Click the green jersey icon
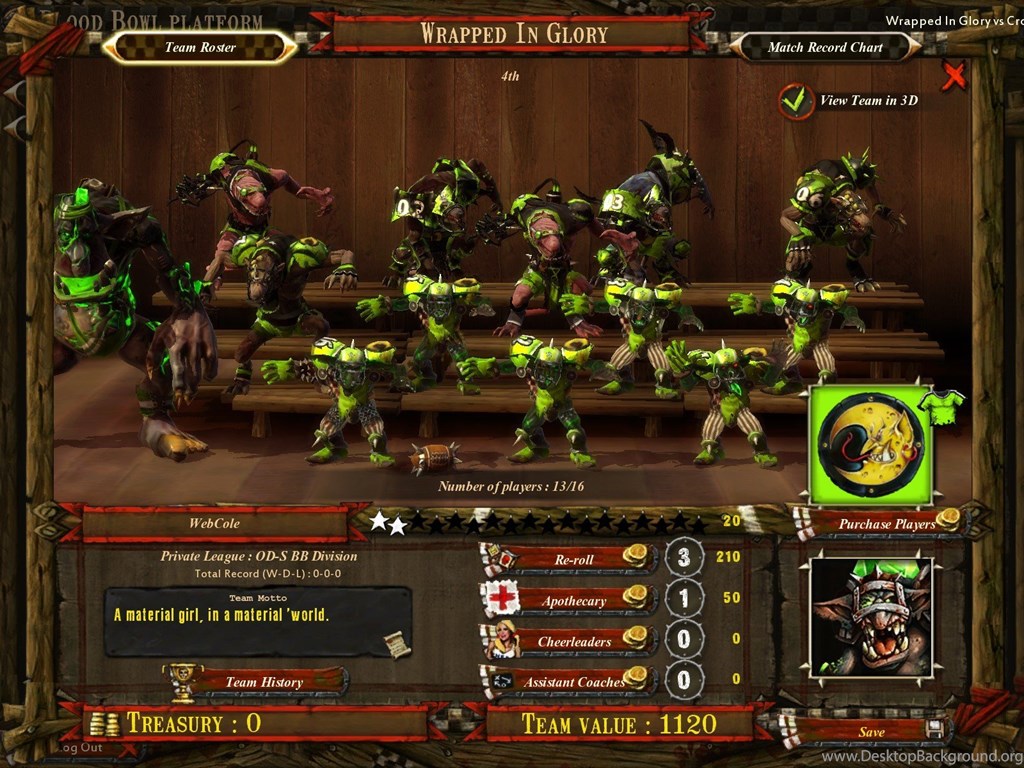 coord(942,403)
